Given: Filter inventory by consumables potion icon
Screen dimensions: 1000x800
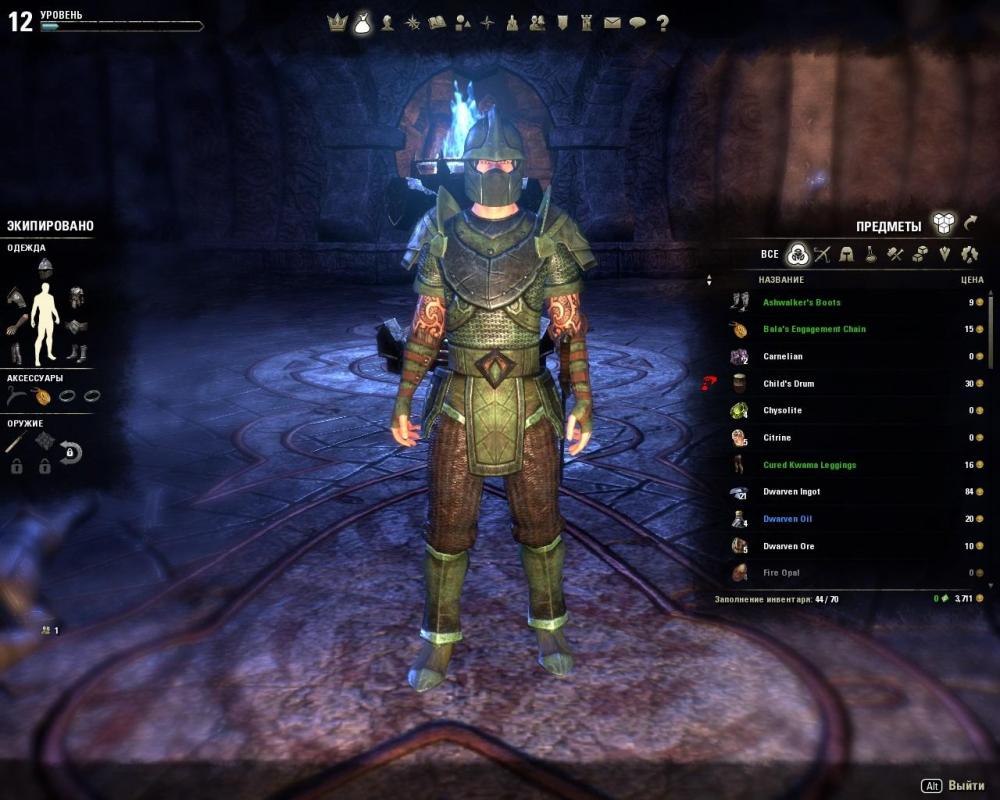Looking at the screenshot, I should point(871,254).
